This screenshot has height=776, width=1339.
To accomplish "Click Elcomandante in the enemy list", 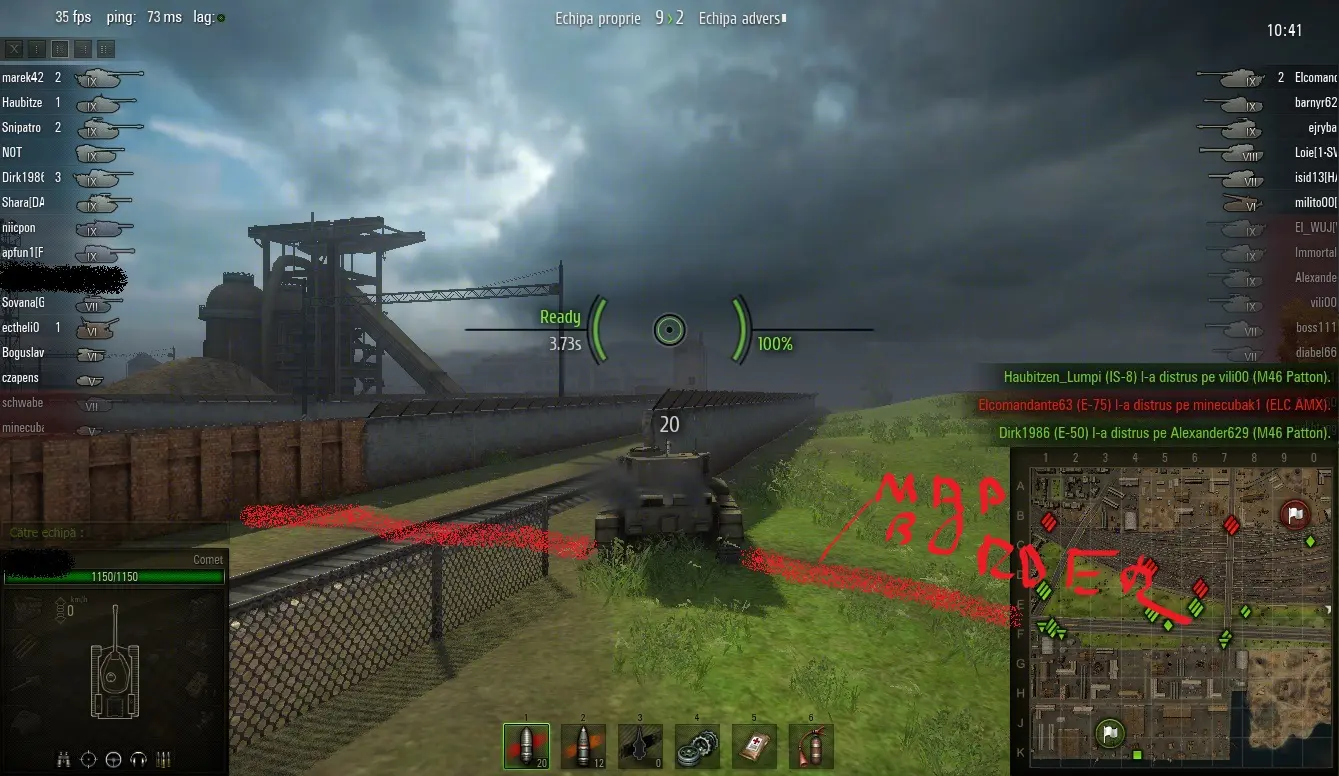I will click(x=1314, y=77).
